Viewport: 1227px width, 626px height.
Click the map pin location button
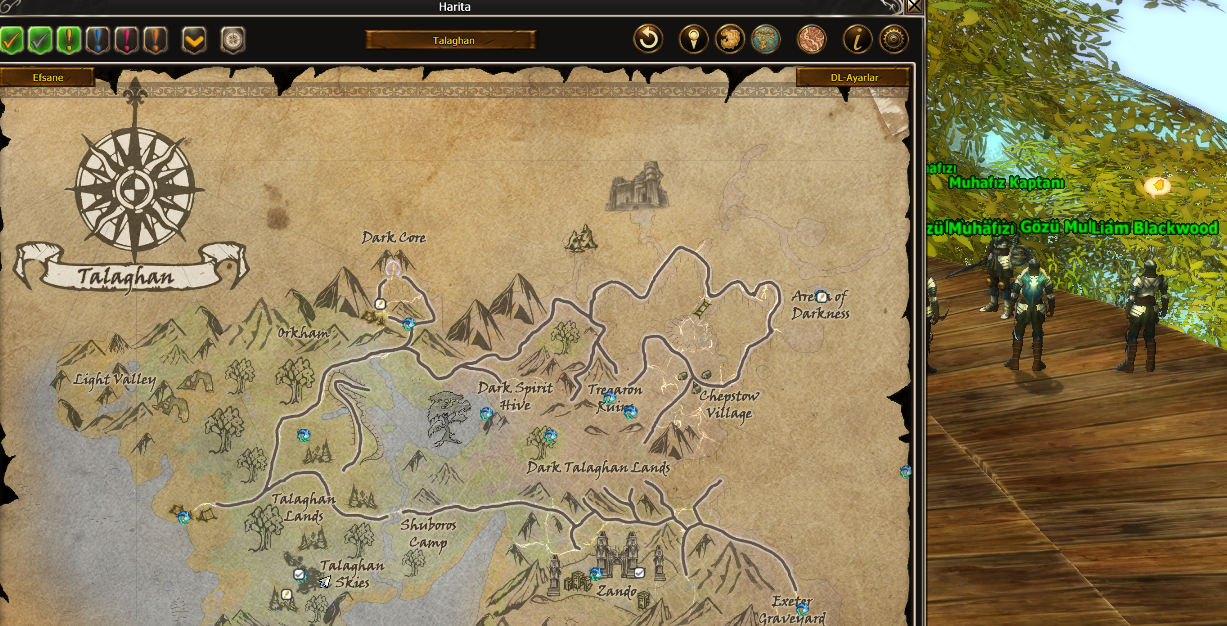[693, 40]
